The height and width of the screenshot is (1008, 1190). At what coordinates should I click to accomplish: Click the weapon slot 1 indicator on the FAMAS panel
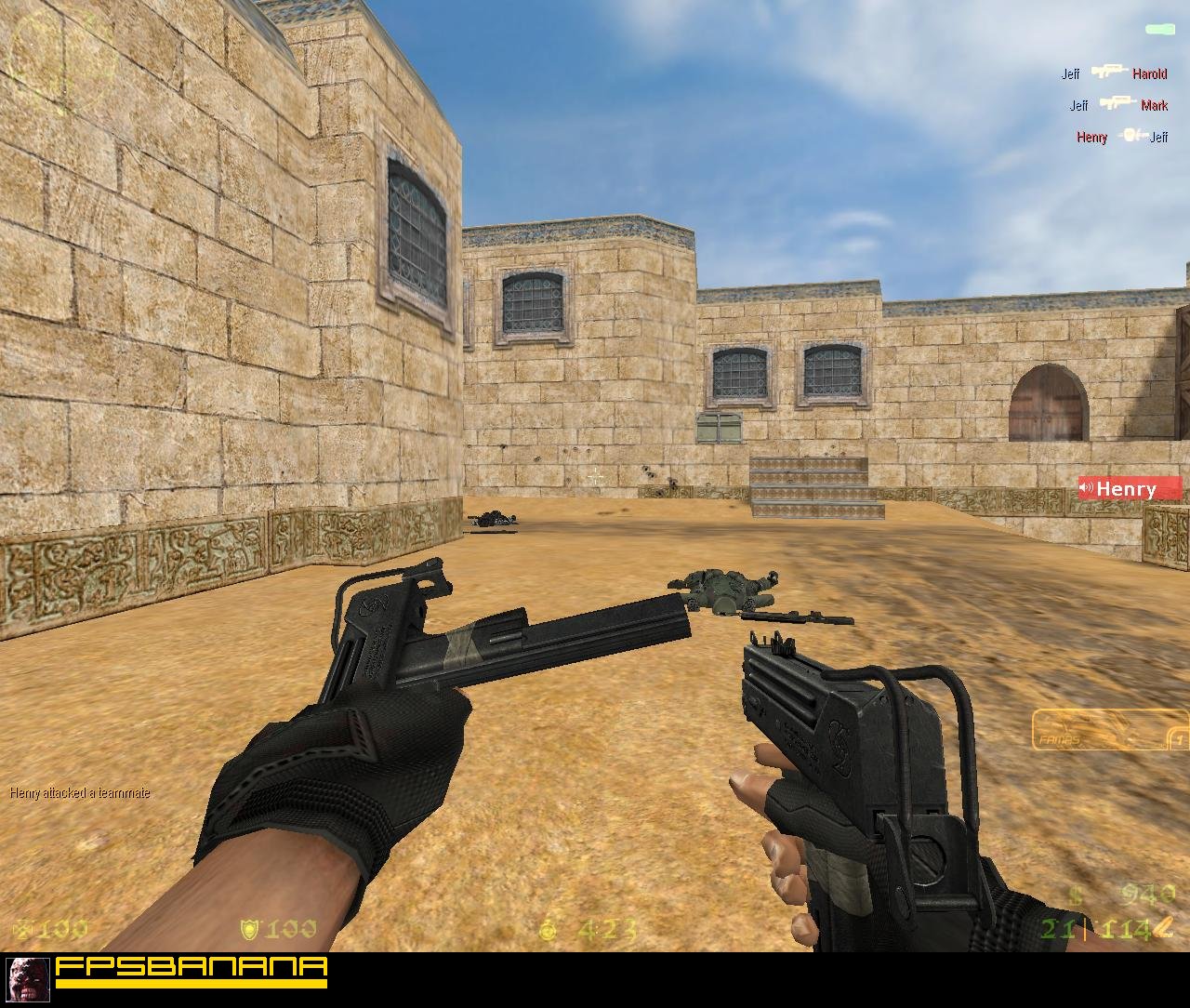click(1179, 739)
